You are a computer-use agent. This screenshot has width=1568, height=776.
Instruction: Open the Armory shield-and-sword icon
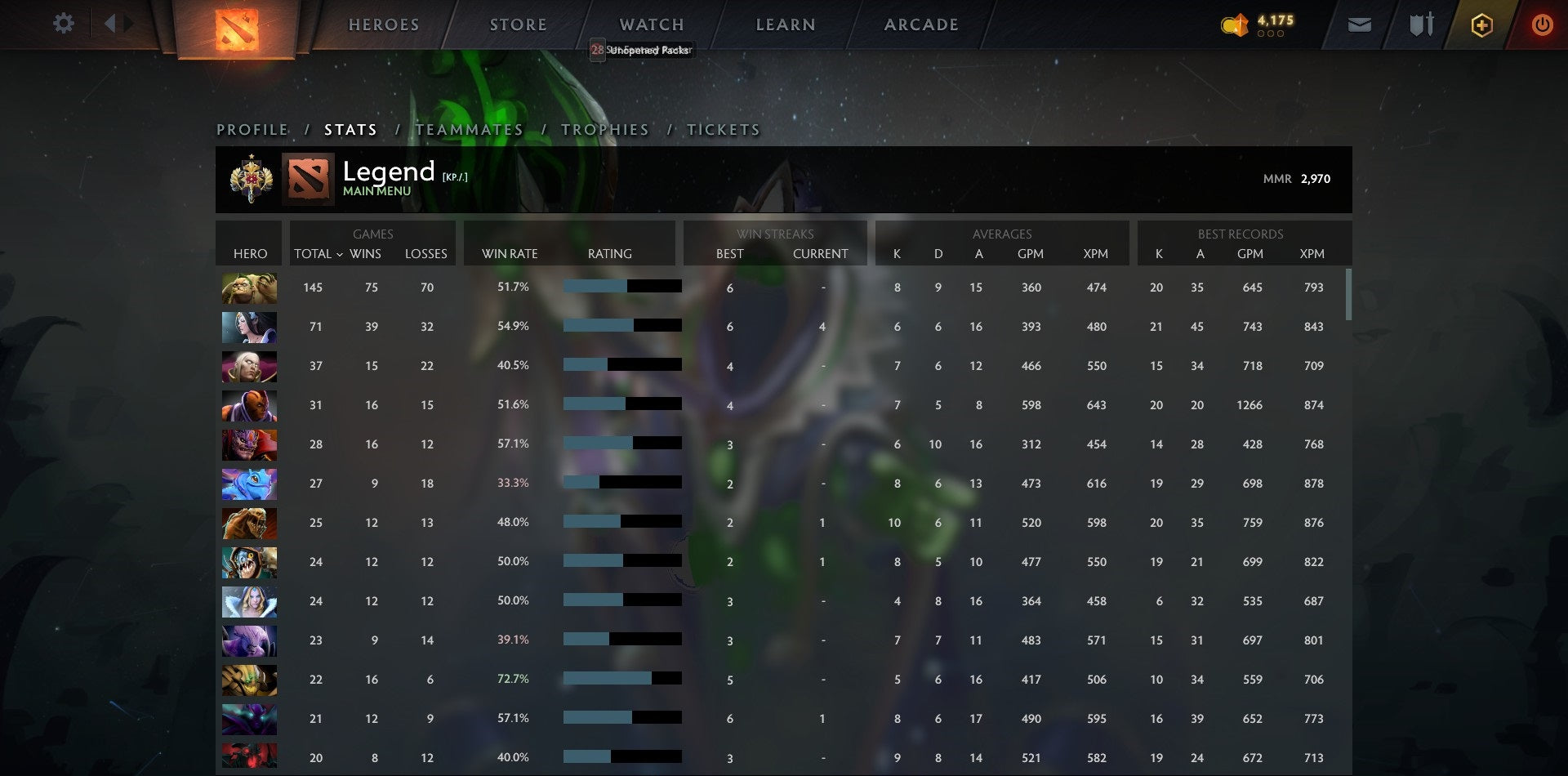click(x=1421, y=24)
